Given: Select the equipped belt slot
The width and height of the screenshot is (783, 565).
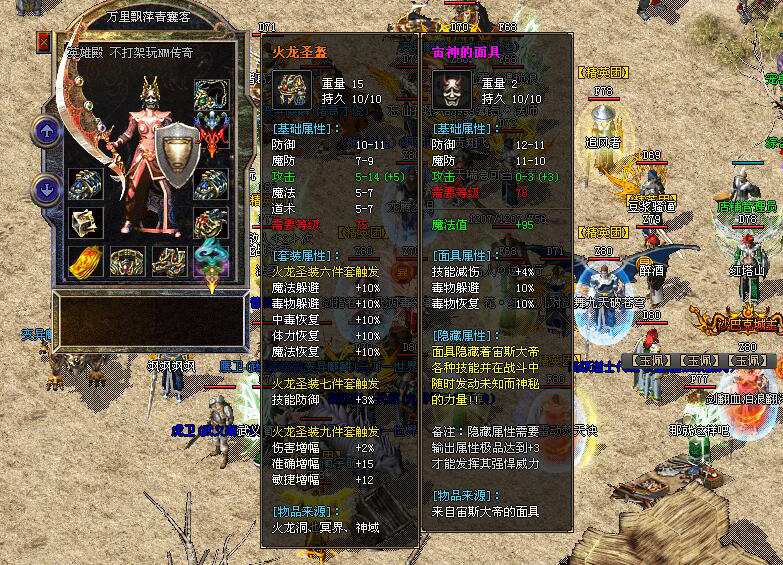Looking at the screenshot, I should [127, 260].
